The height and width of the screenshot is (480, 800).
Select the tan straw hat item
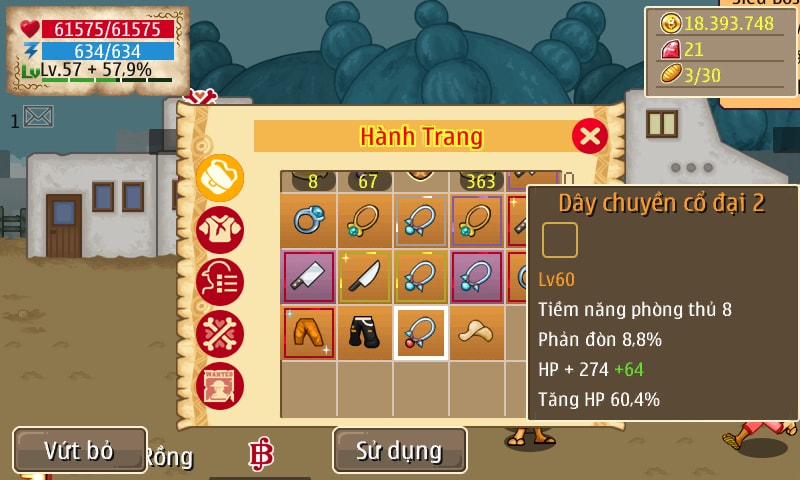[476, 333]
